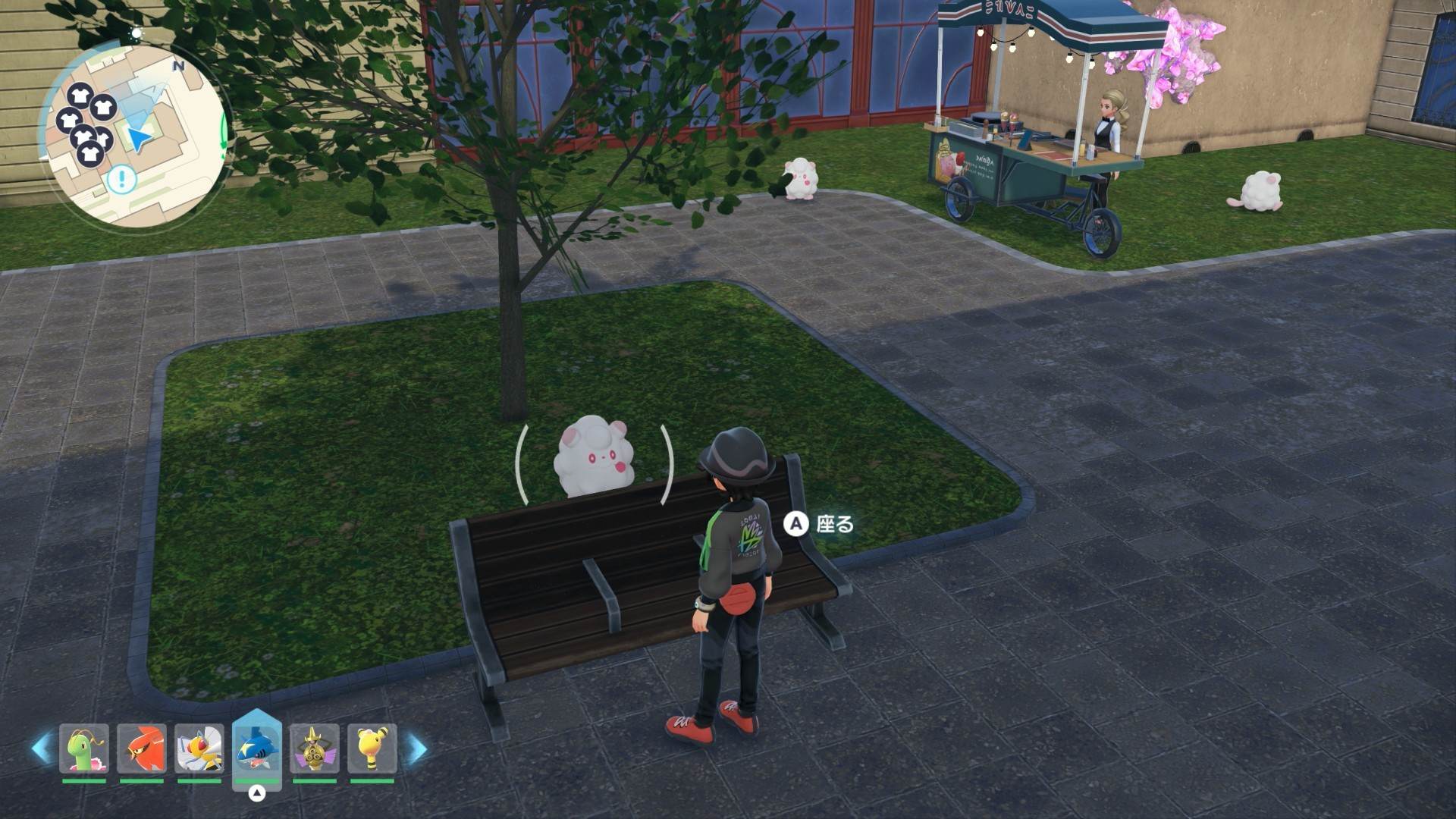Click the right arrow beside the party

(x=416, y=748)
